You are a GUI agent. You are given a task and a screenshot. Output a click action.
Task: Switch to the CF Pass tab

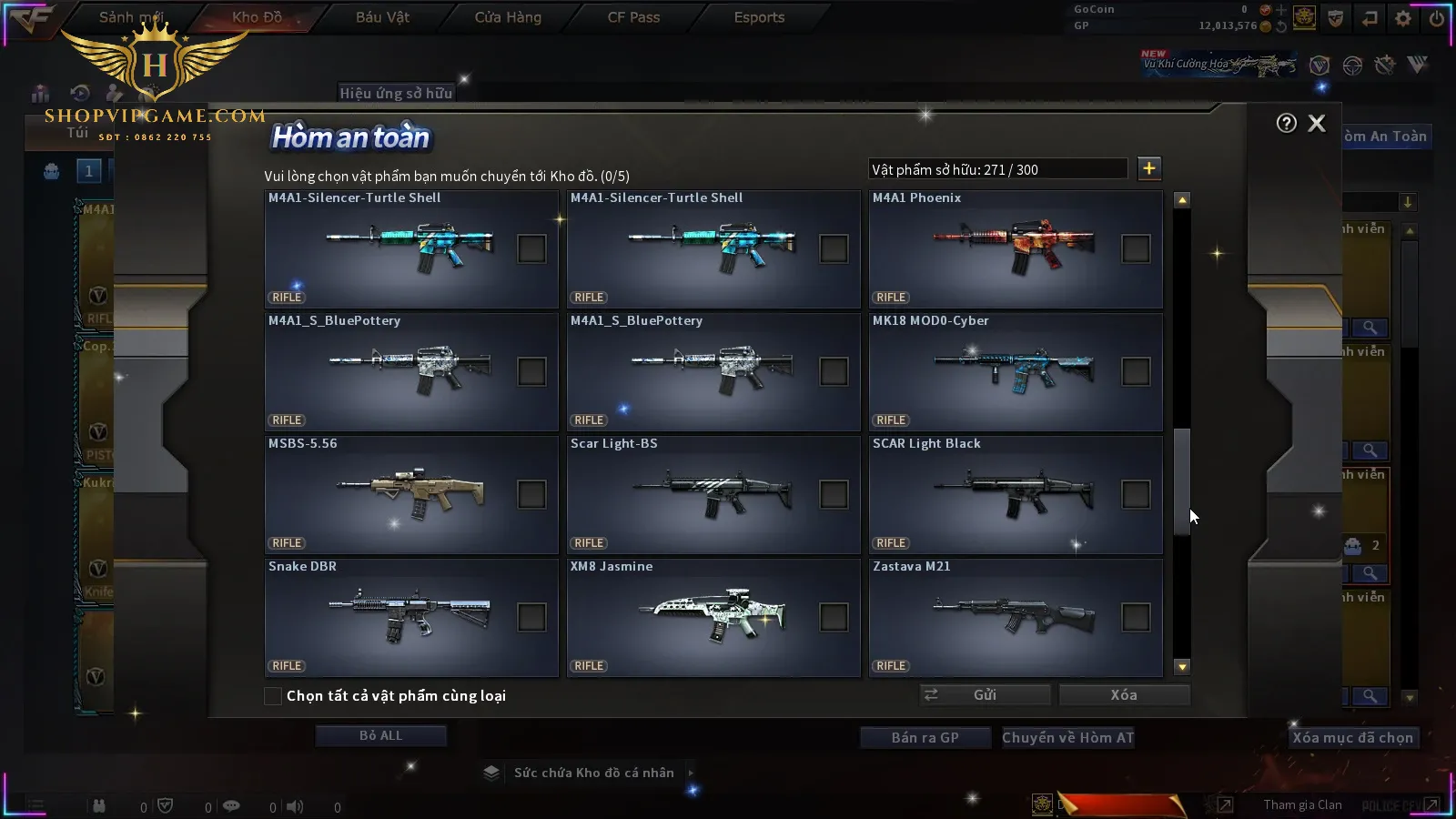(x=633, y=17)
